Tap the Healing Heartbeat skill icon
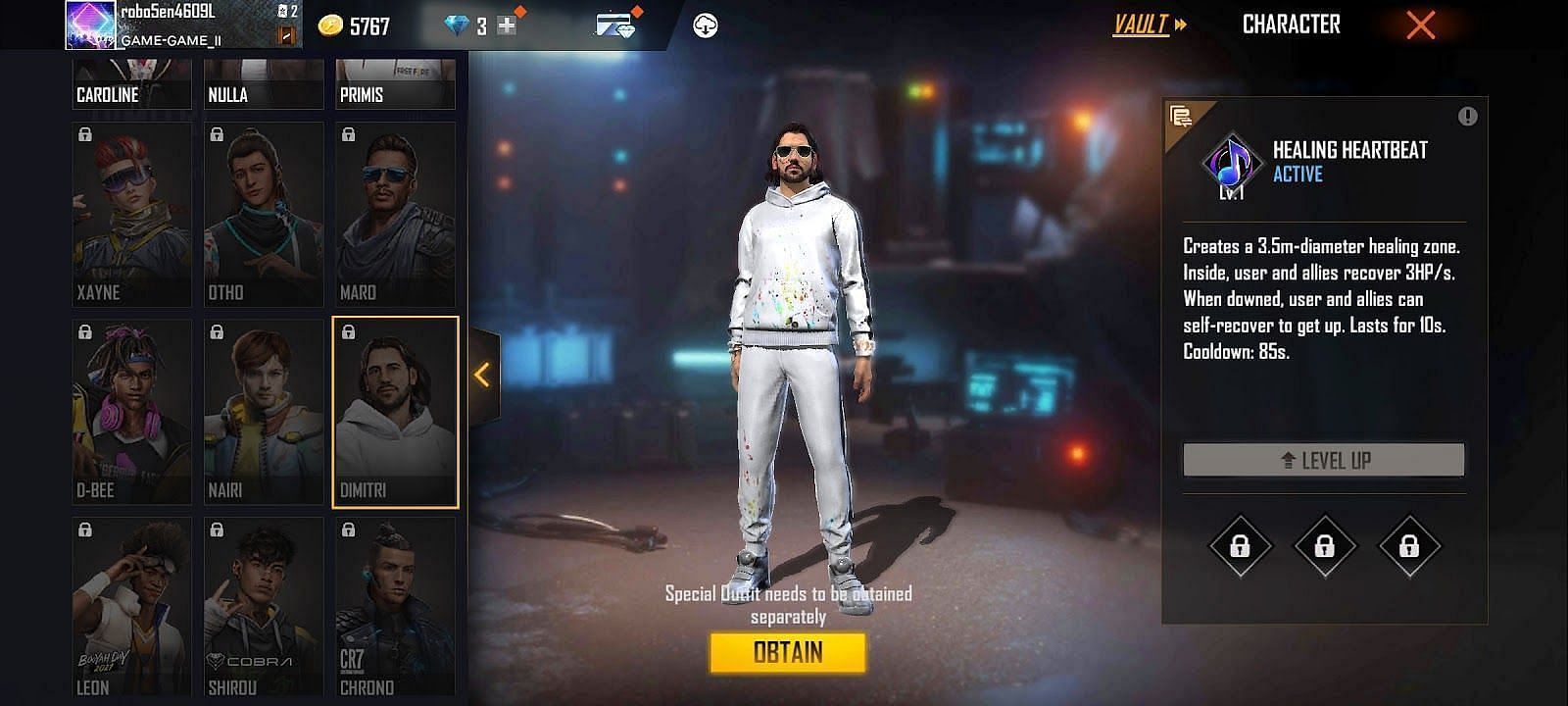 (x=1231, y=163)
